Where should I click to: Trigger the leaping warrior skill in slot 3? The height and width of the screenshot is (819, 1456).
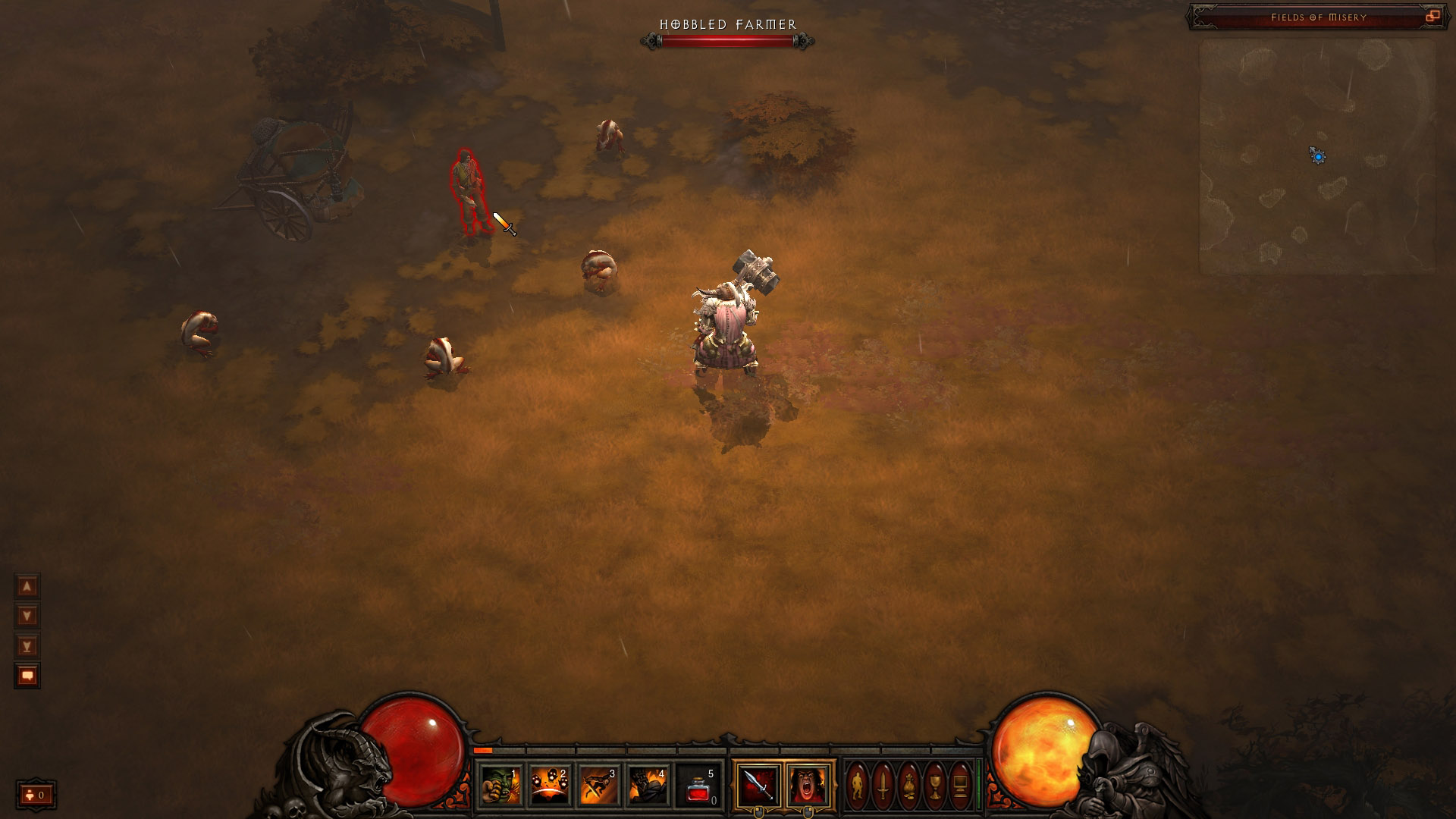(x=599, y=785)
